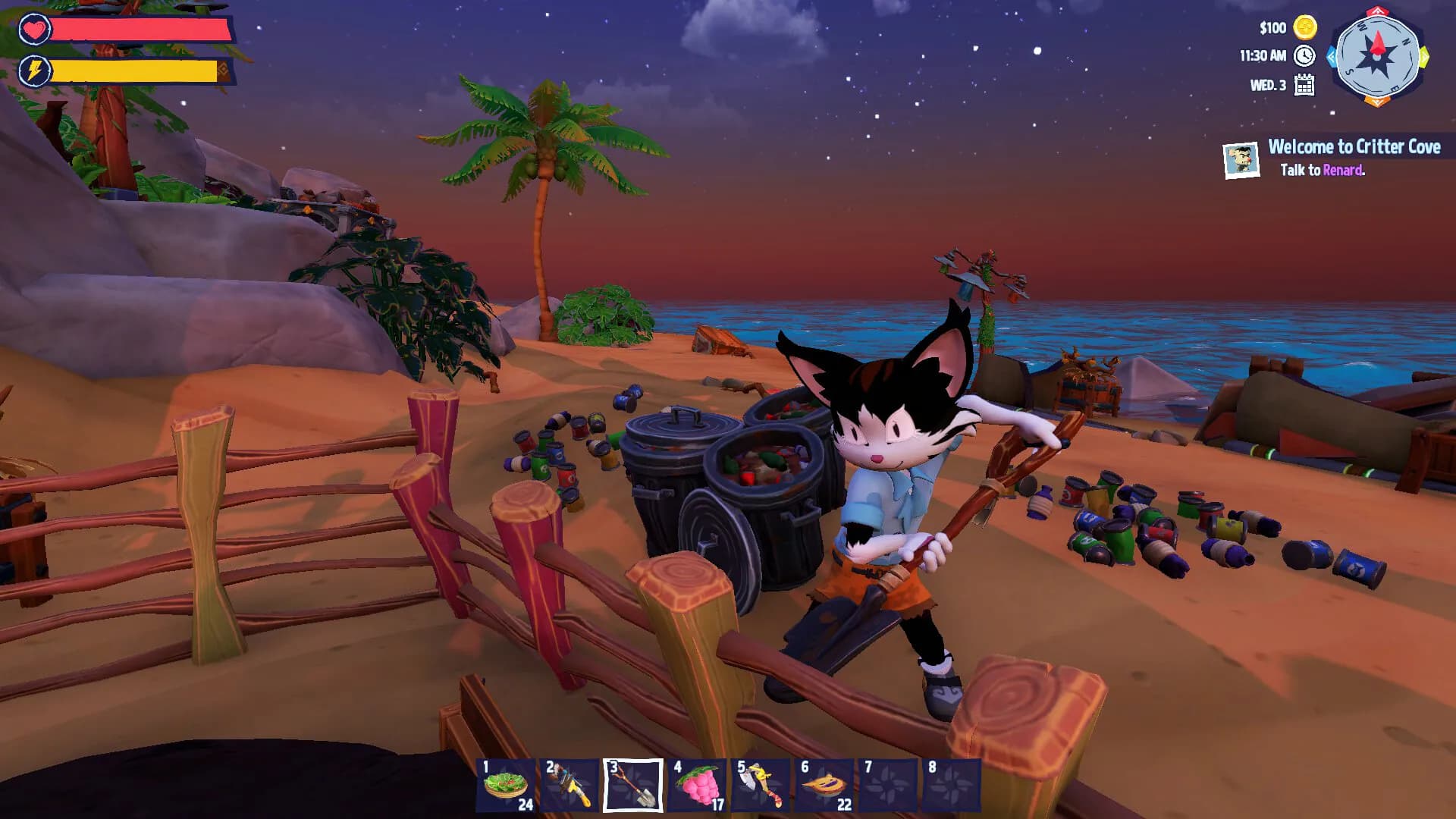Click the quest giver portrait thumbnail
Viewport: 1456px width, 819px height.
tap(1241, 160)
